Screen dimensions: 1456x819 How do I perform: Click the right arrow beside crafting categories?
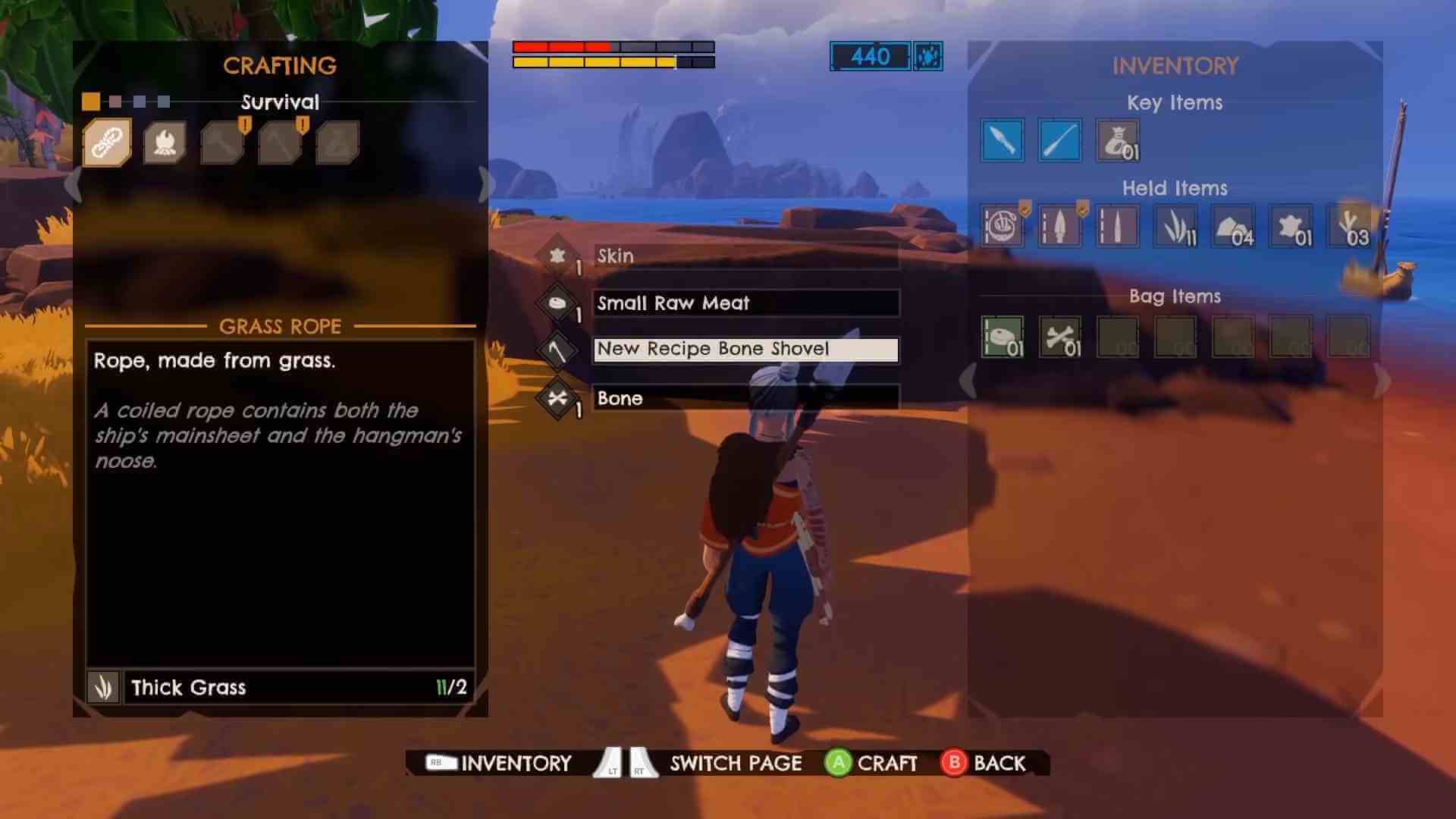click(x=486, y=184)
